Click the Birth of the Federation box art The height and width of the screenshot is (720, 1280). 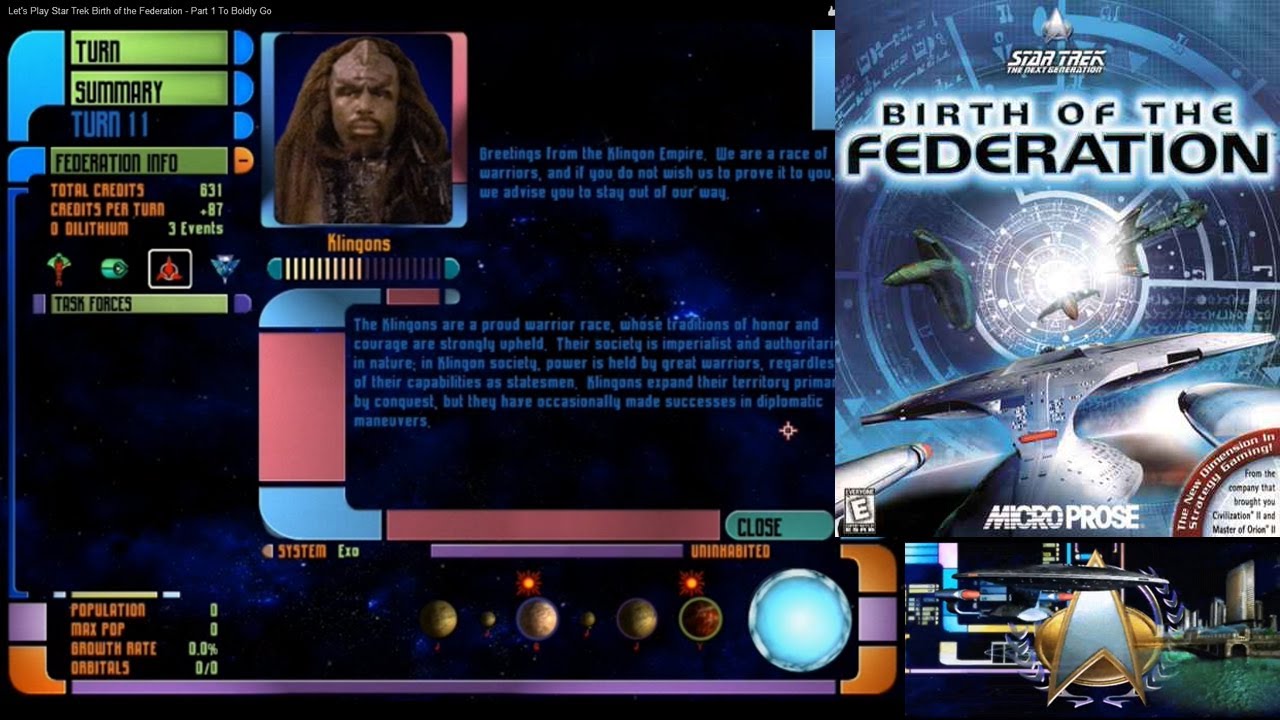coord(1057,268)
